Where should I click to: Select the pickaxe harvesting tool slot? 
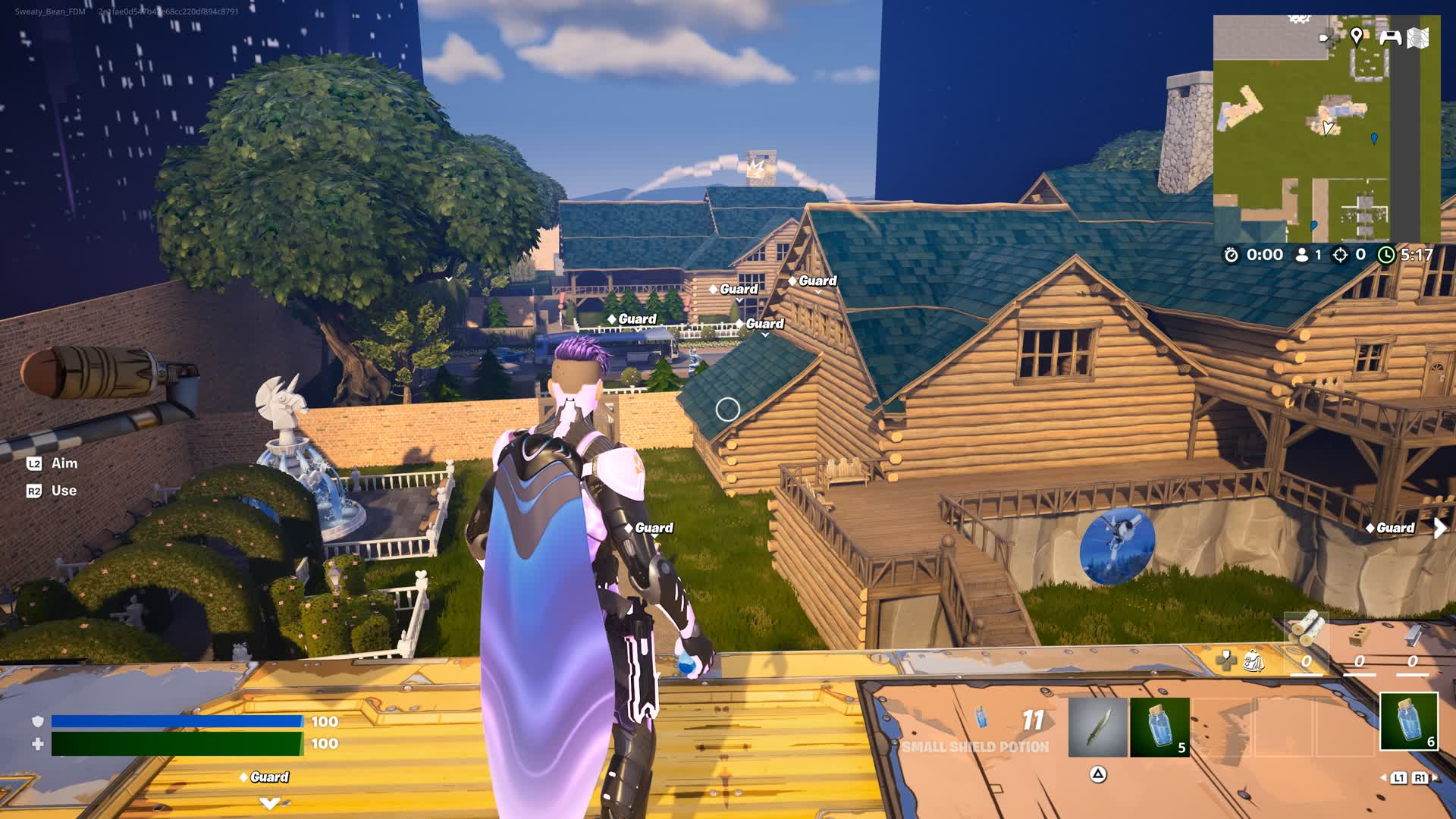[x=1097, y=727]
